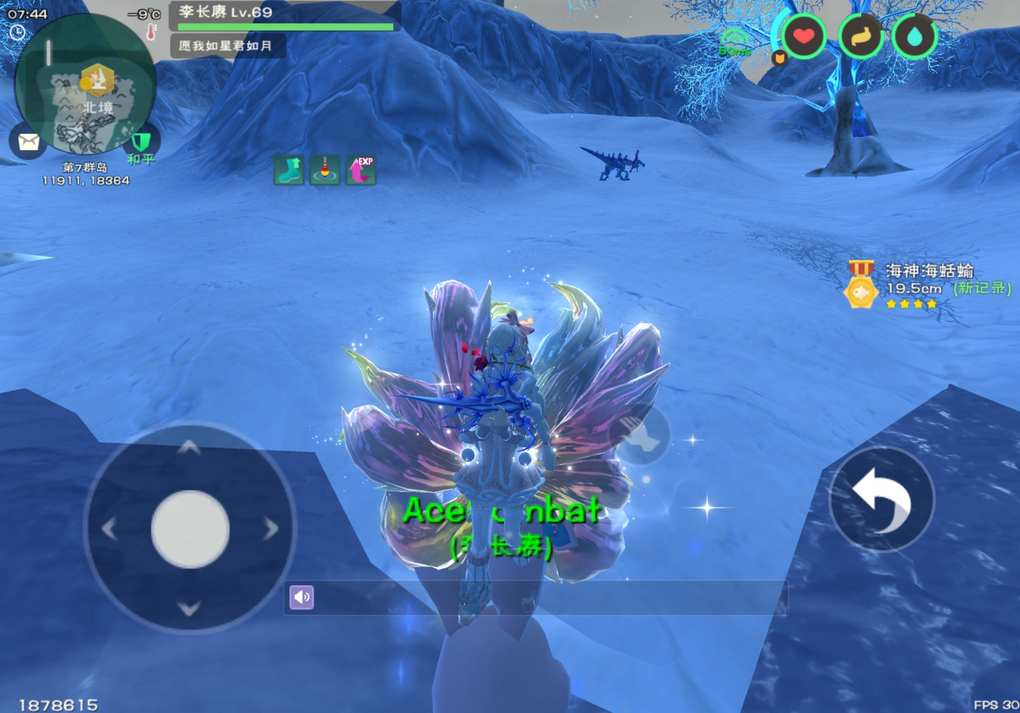Tap the white curved arrow action button
Image resolution: width=1020 pixels, height=713 pixels.
click(881, 499)
